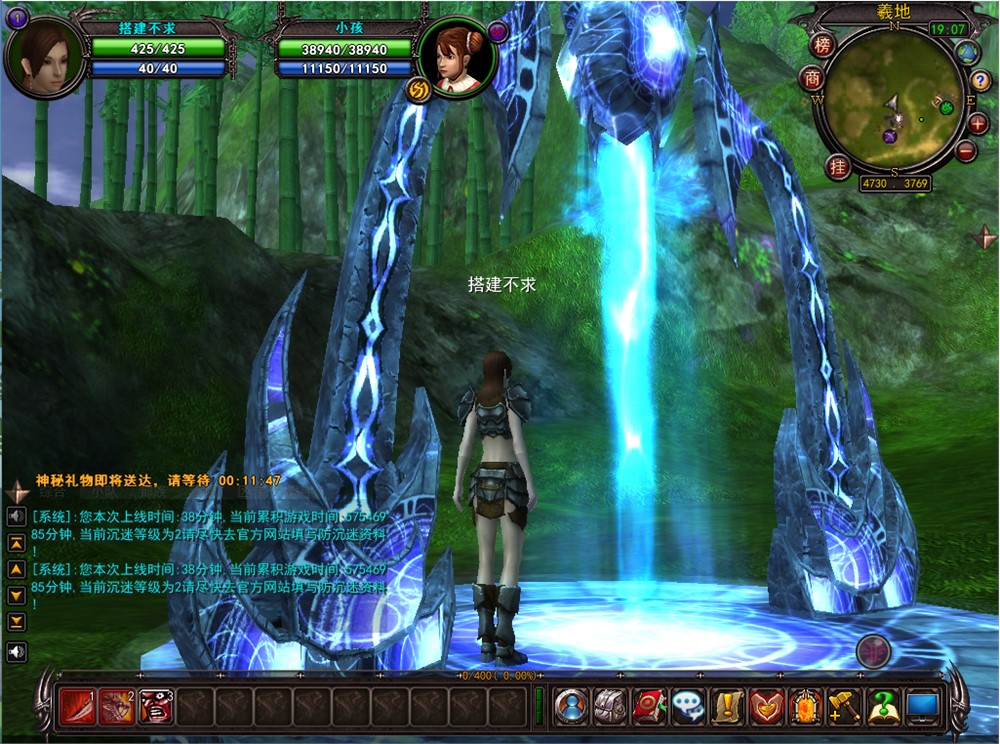Zoom in the minimap with the plus button
This screenshot has height=744, width=1000.
tap(977, 124)
